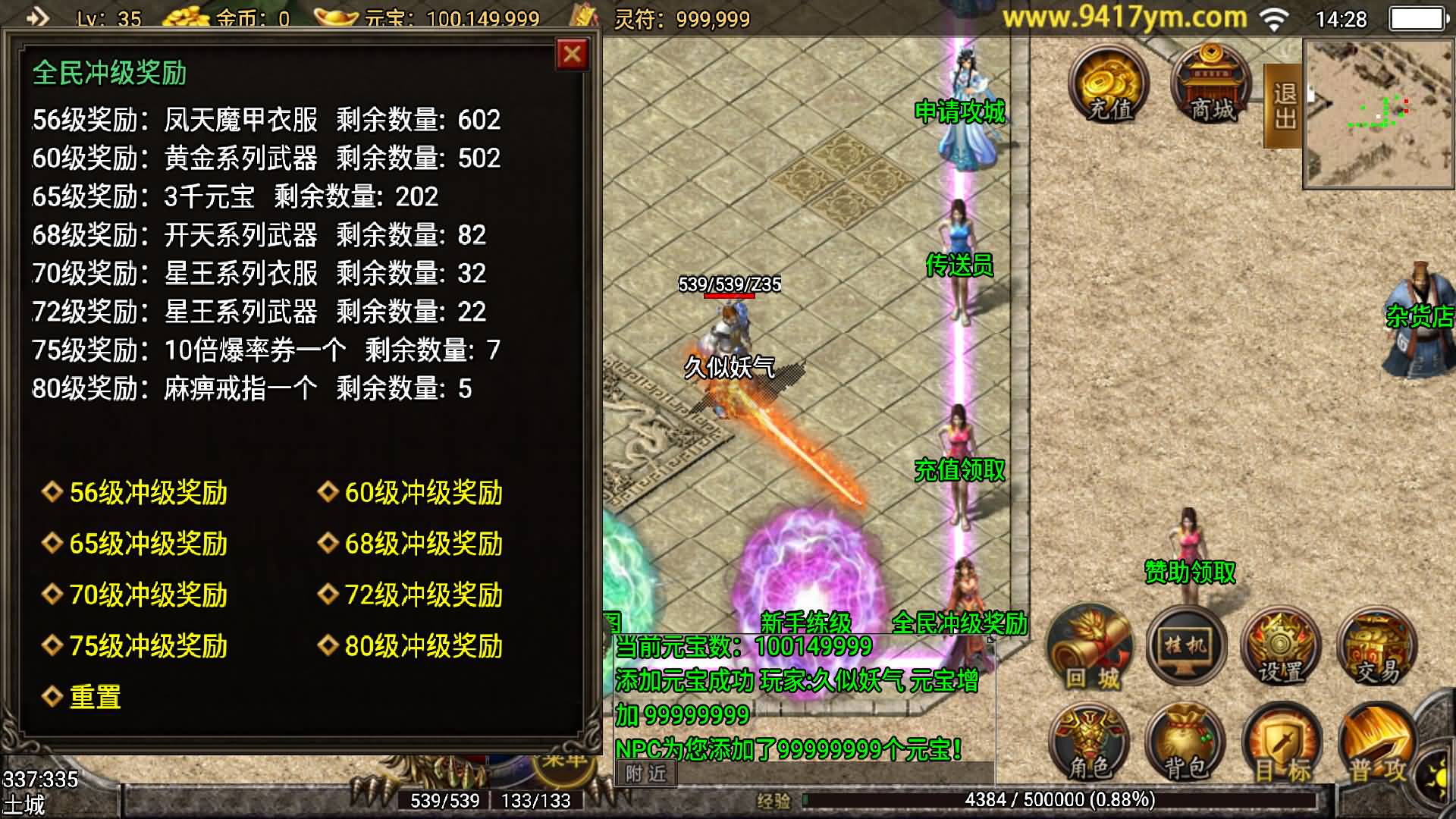This screenshot has width=1456, height=819.
Task: Close the 全民冲级奖励 reward panel
Action: (x=573, y=55)
